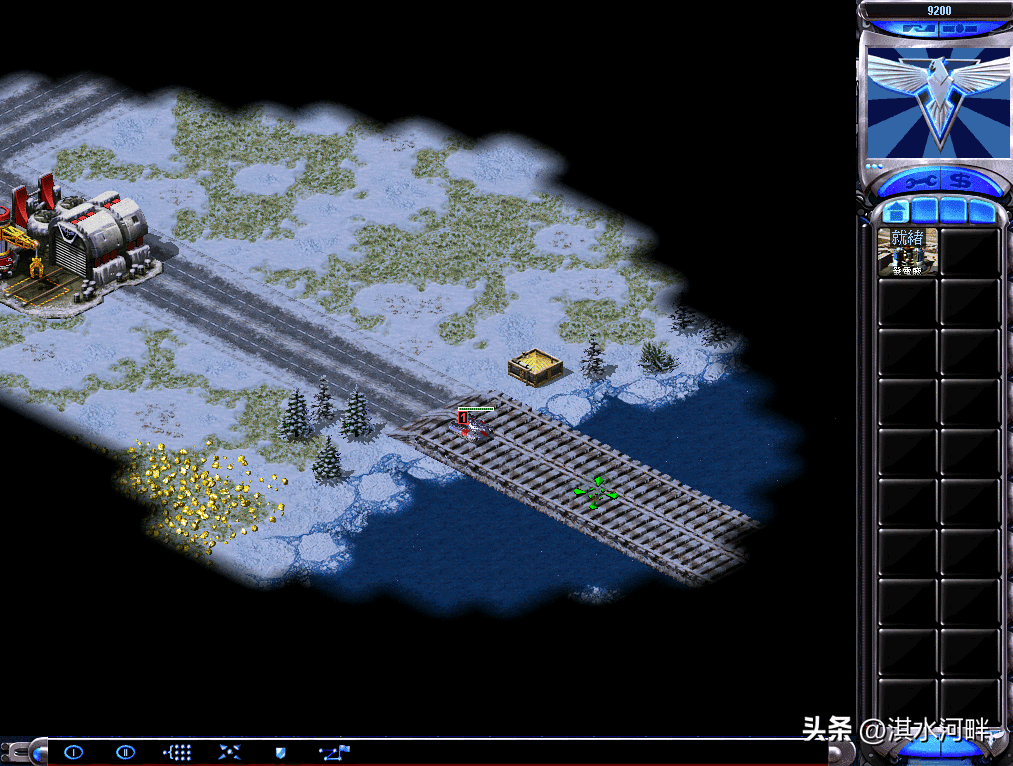Enable the flag waypoint path command

334,752
